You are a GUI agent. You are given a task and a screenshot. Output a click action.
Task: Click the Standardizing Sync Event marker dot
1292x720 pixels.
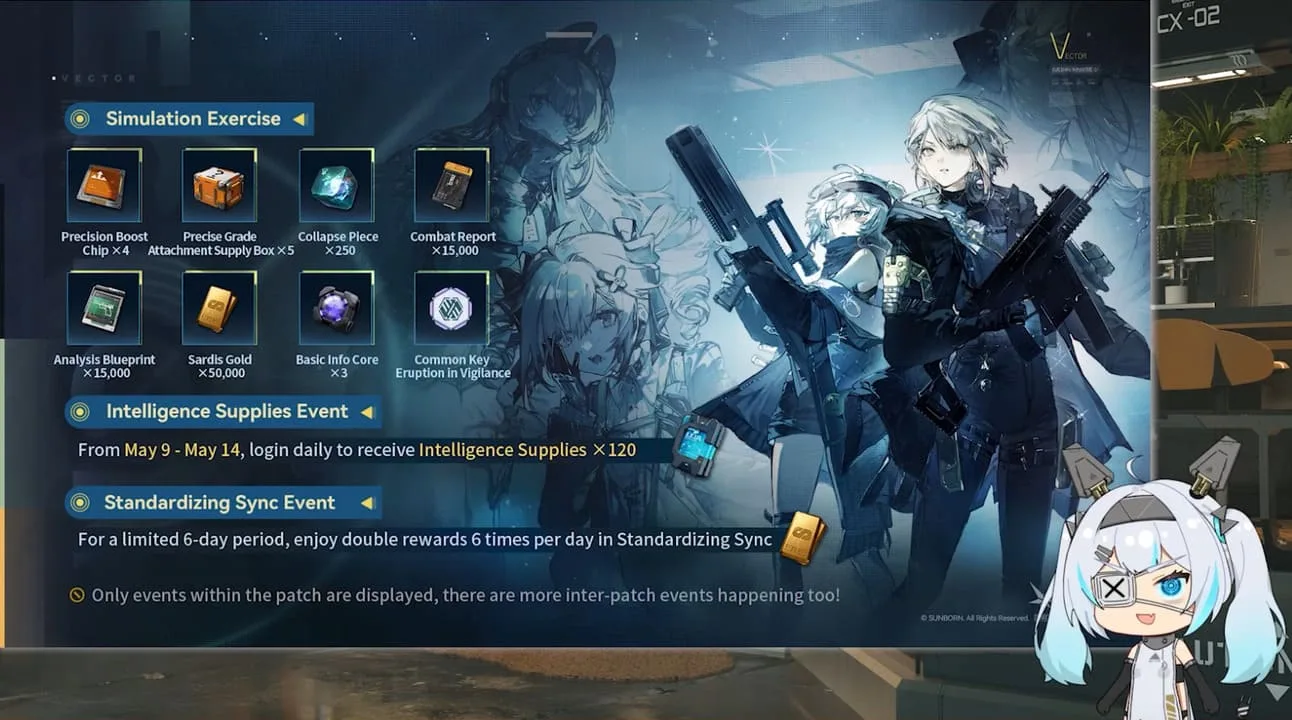click(x=79, y=502)
